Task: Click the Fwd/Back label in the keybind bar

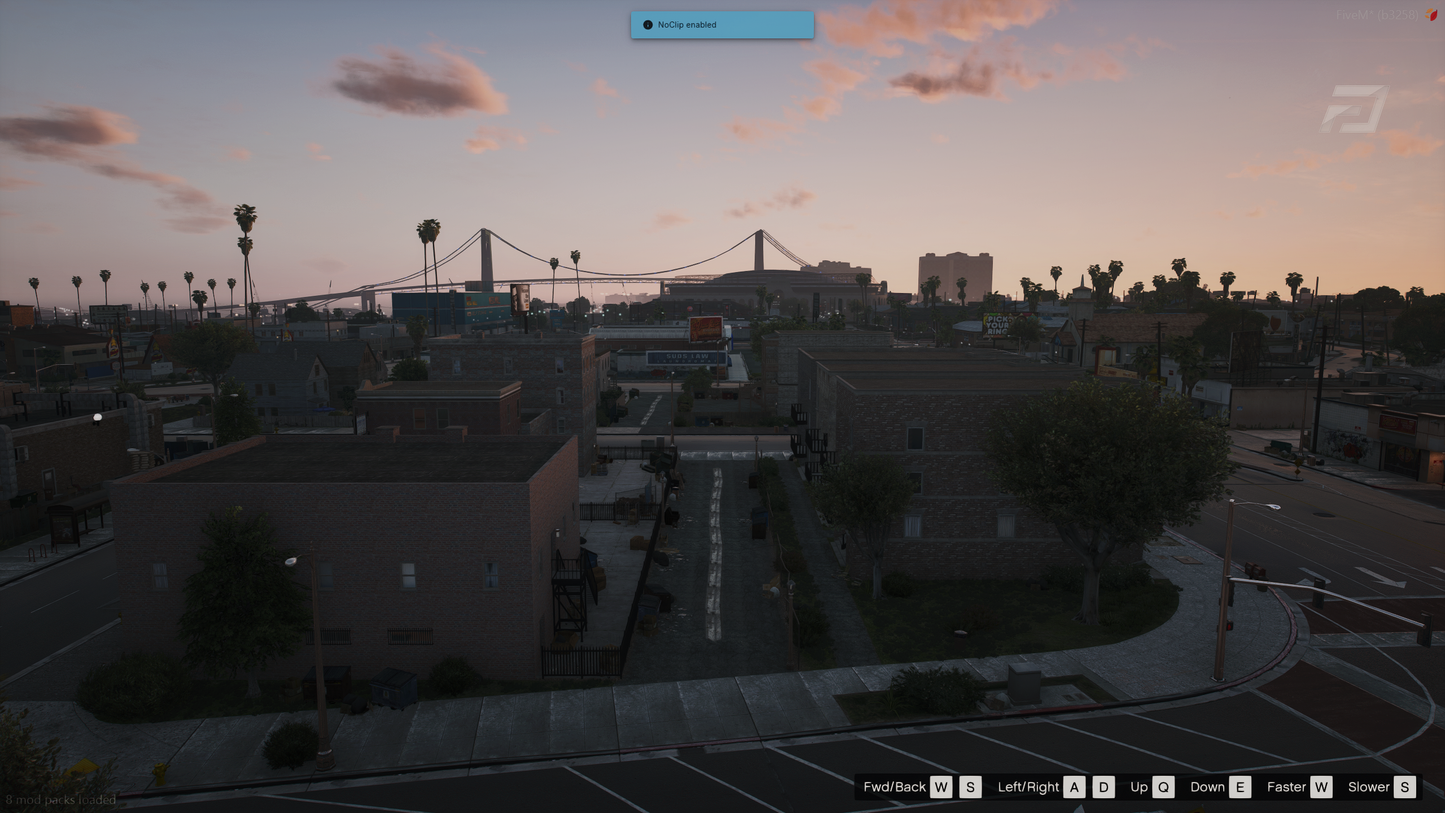Action: click(893, 787)
